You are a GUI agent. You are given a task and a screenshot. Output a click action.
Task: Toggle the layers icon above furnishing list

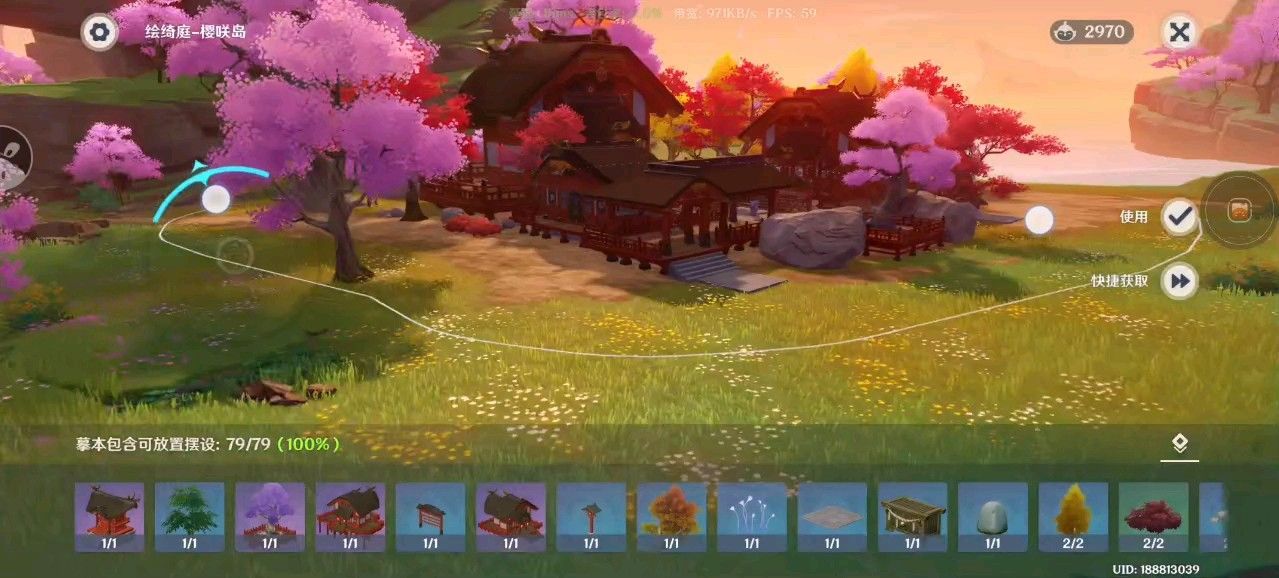pyautogui.click(x=1180, y=444)
